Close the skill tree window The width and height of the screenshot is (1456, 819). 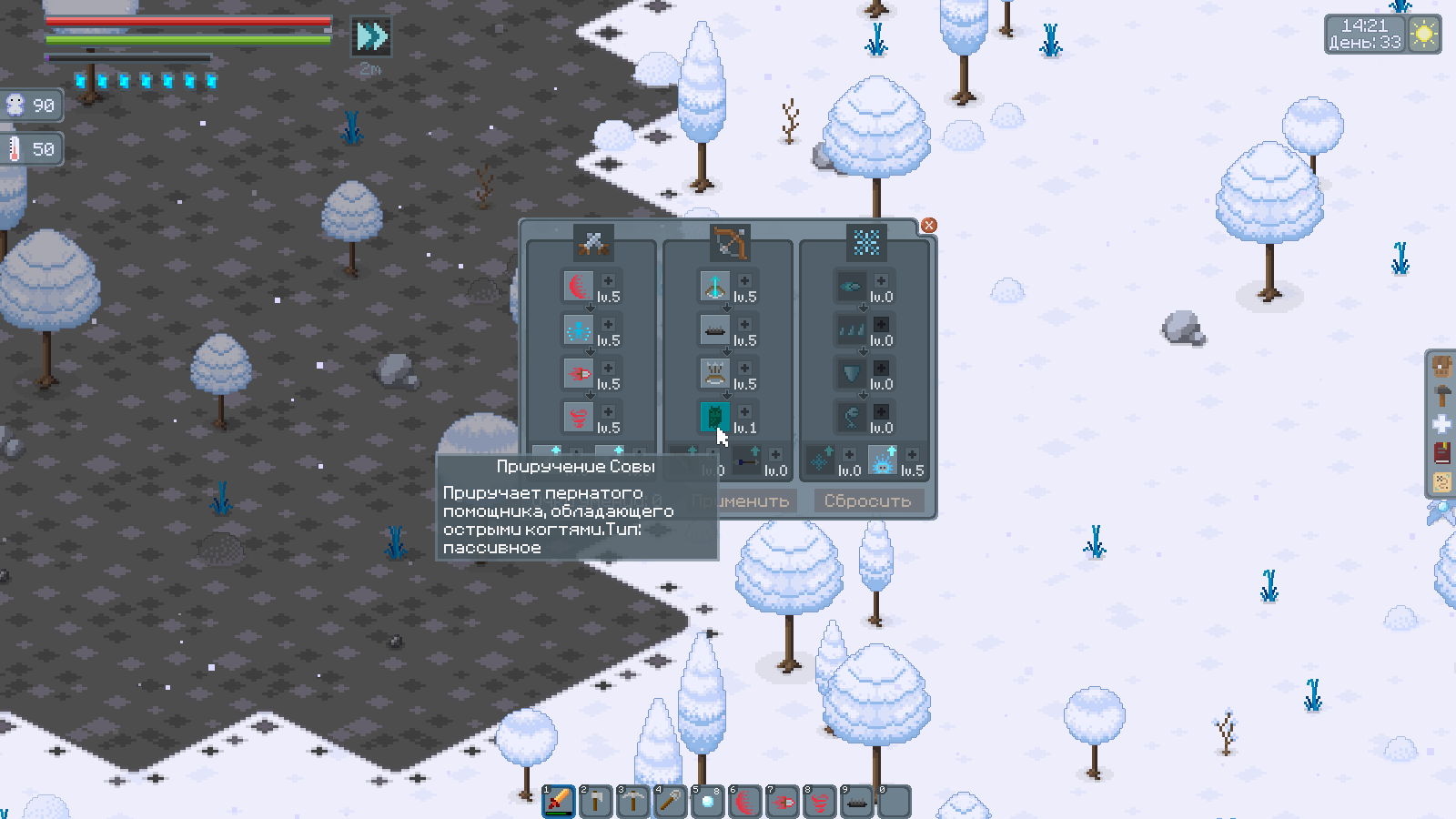(928, 226)
